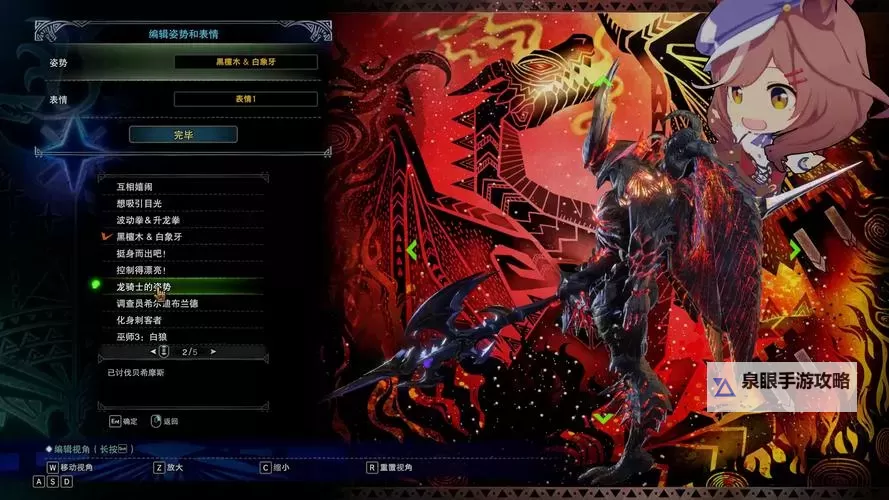
Task: Pick the 波动拳&升龙拳 pose
Action: tap(150, 220)
